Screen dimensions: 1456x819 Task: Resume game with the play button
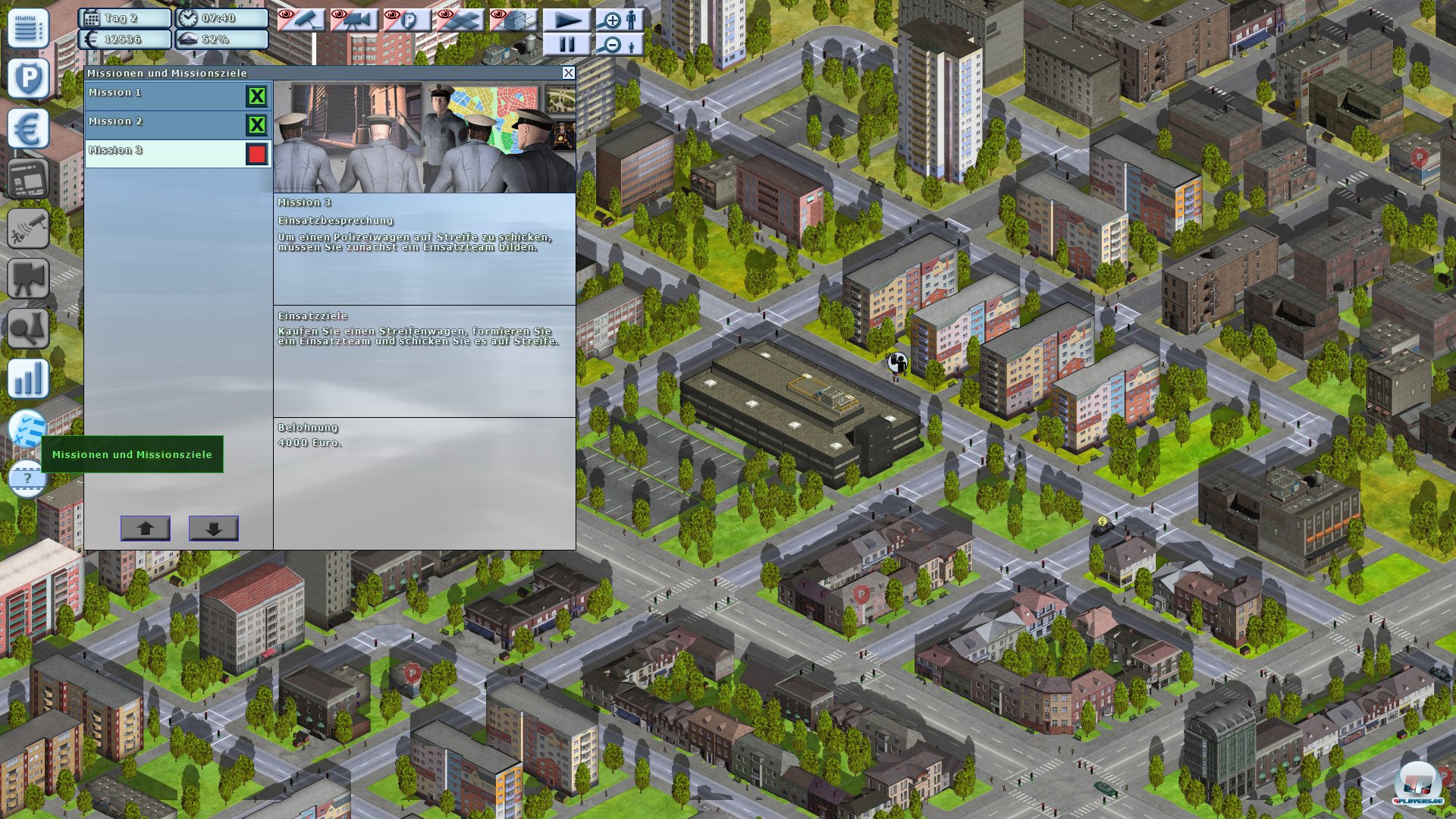[566, 20]
